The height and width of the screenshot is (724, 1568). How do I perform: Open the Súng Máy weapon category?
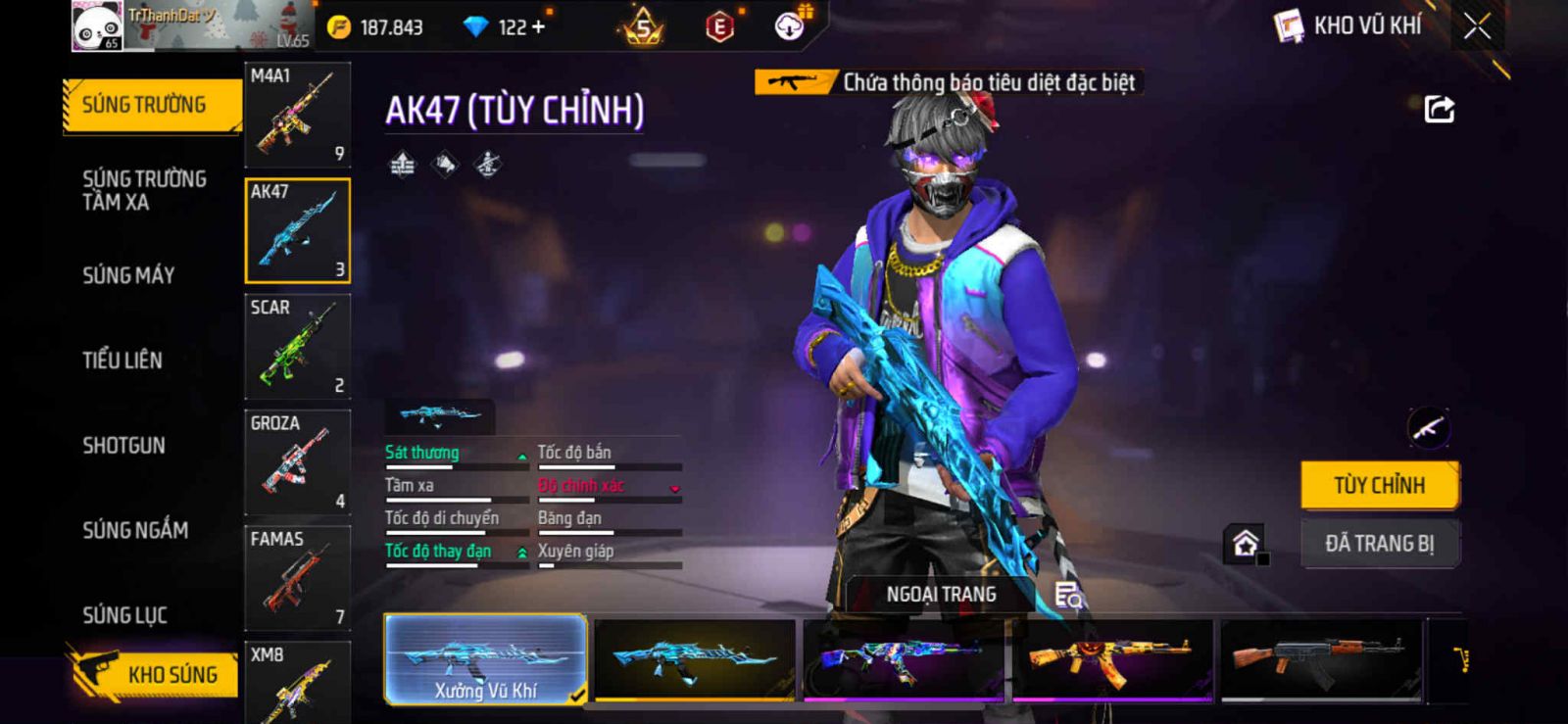[x=128, y=275]
